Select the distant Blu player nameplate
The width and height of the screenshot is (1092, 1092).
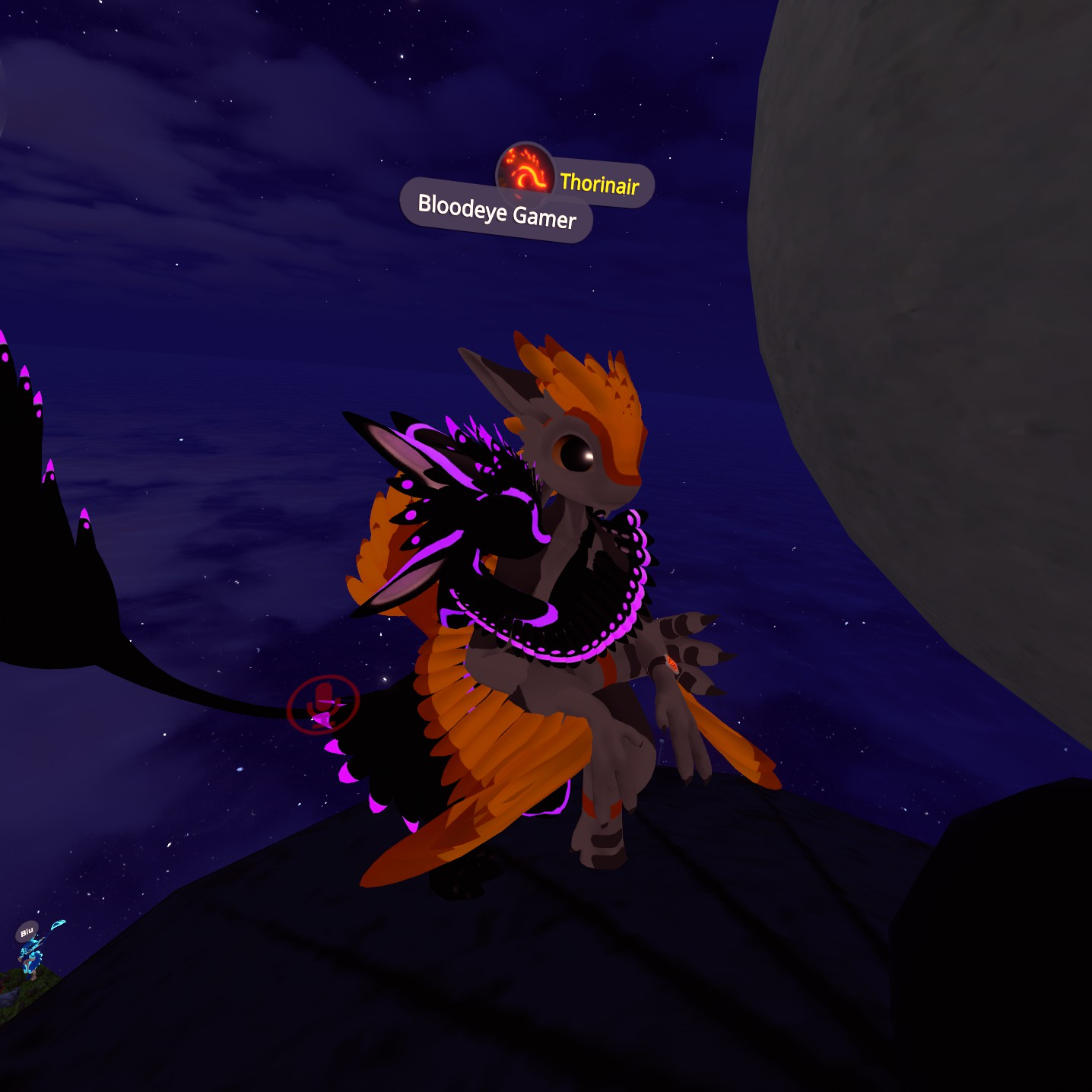pos(27,932)
